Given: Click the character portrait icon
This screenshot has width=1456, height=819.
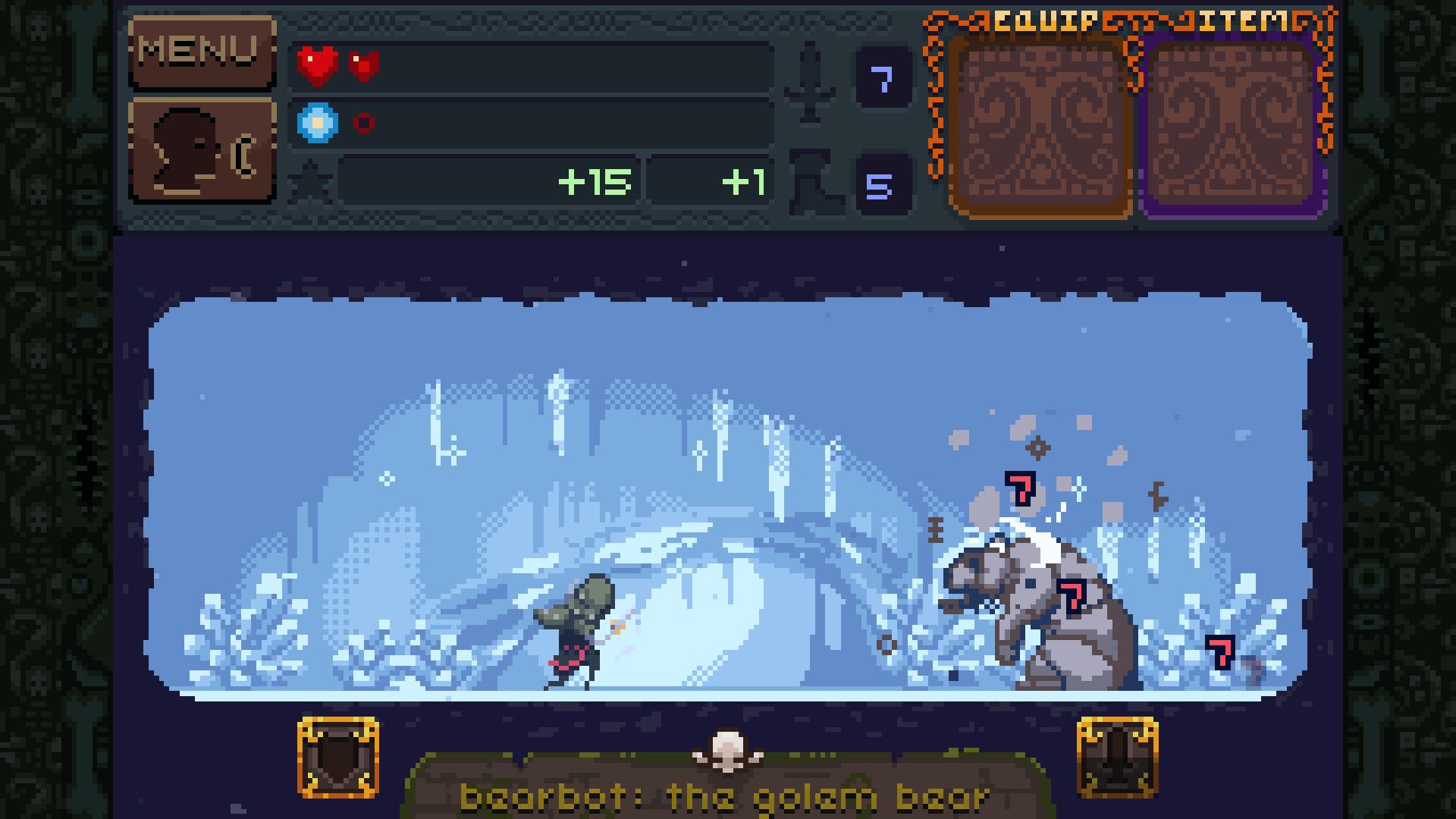Looking at the screenshot, I should click(x=202, y=149).
